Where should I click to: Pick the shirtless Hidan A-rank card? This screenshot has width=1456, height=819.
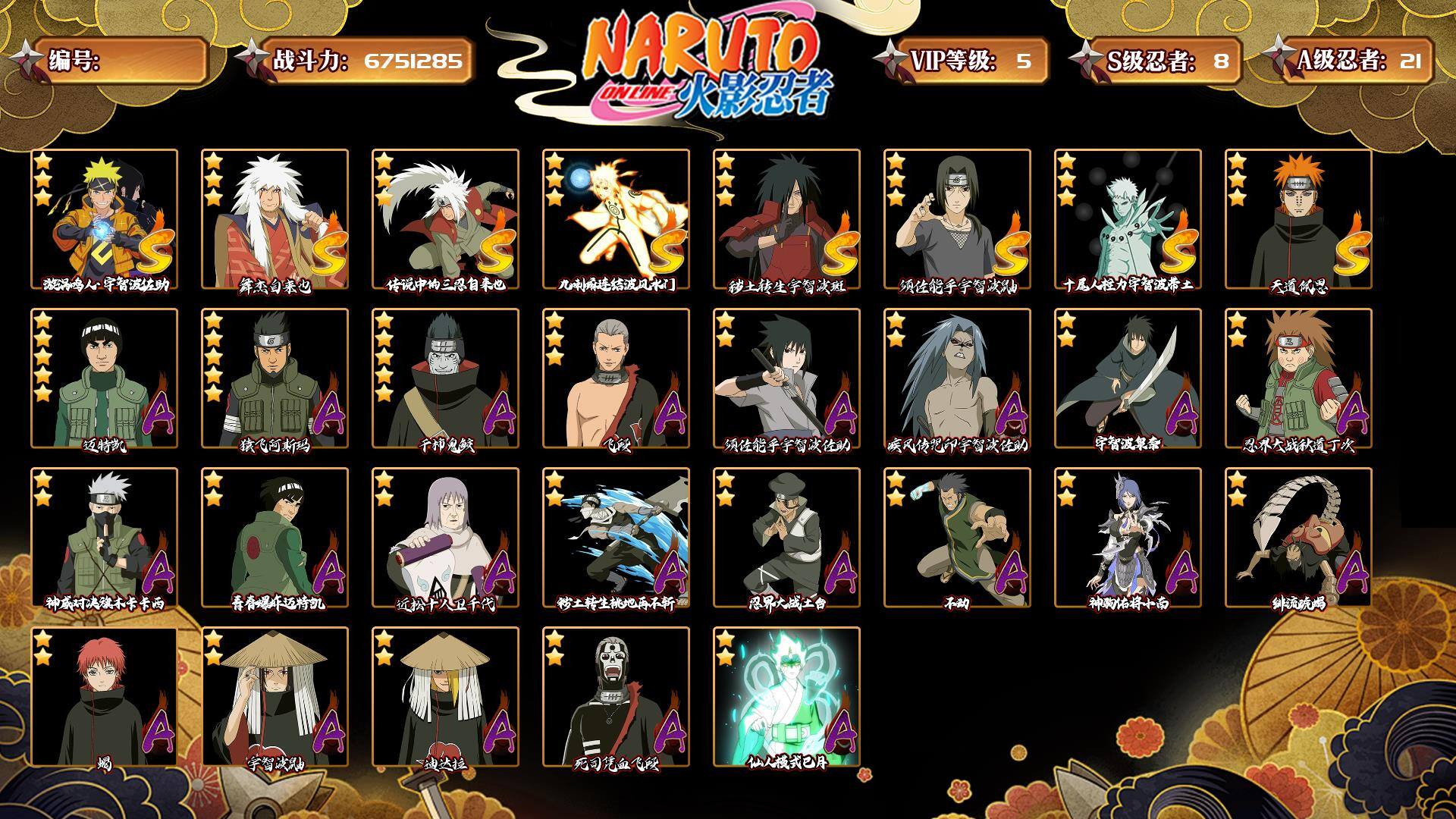616,378
